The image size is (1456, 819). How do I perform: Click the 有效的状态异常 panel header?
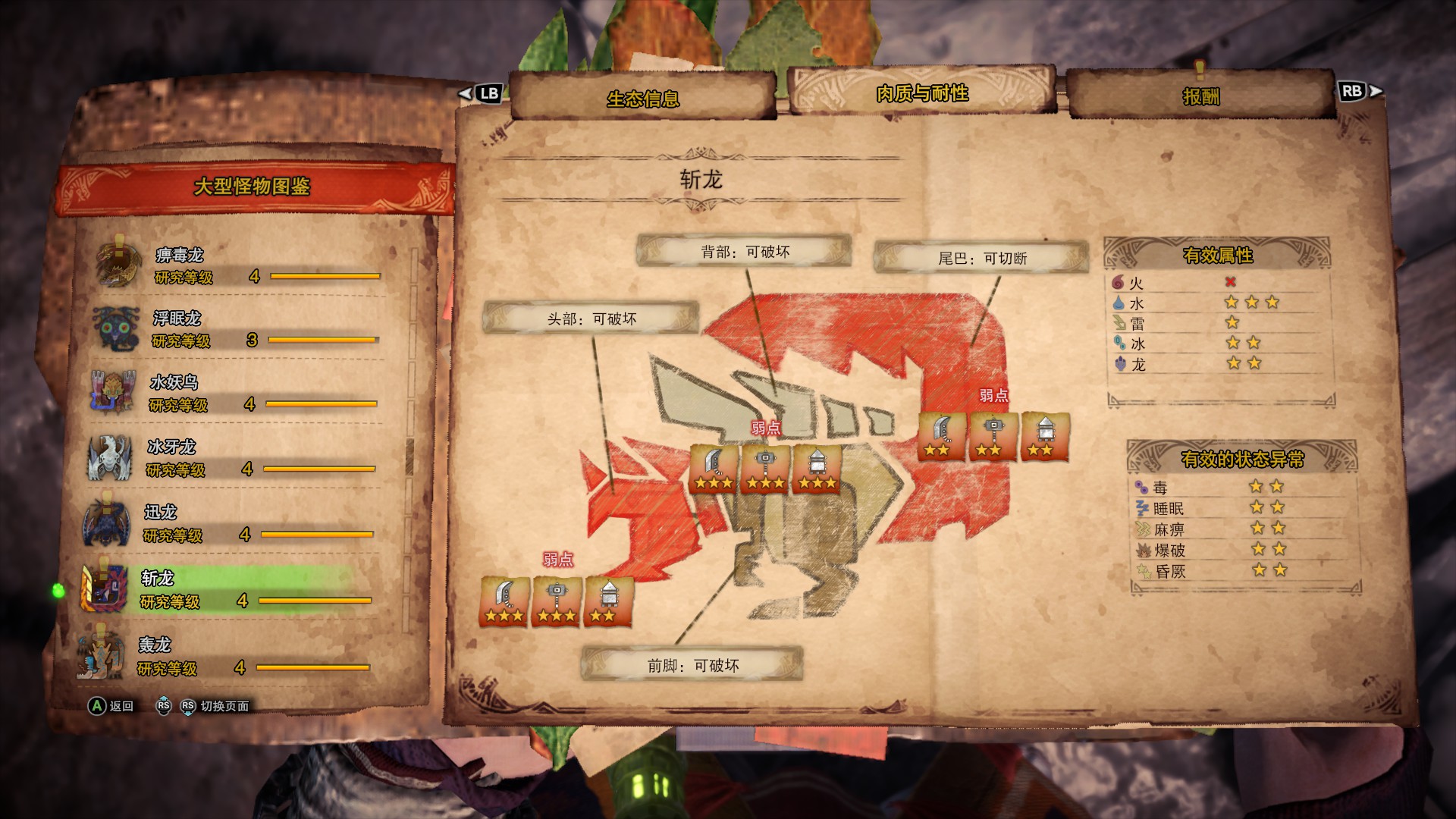point(1242,459)
